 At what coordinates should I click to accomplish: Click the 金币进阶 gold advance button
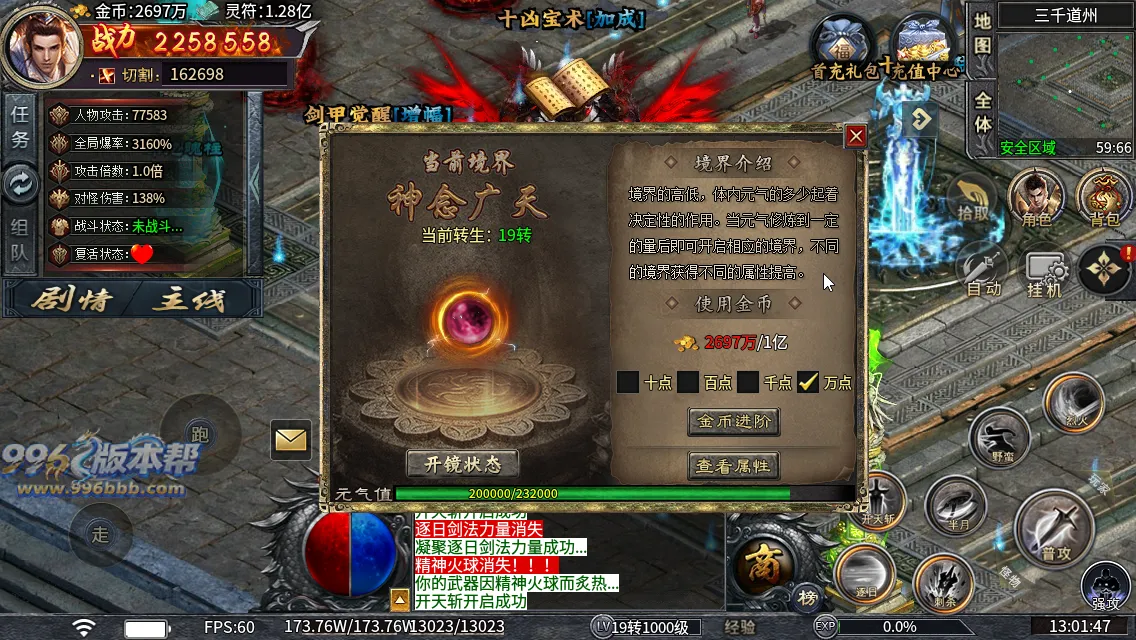[x=733, y=421]
